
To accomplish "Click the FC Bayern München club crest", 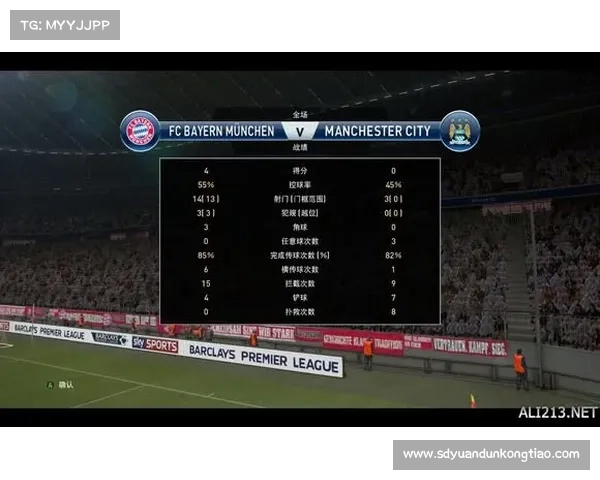I will [x=140, y=131].
